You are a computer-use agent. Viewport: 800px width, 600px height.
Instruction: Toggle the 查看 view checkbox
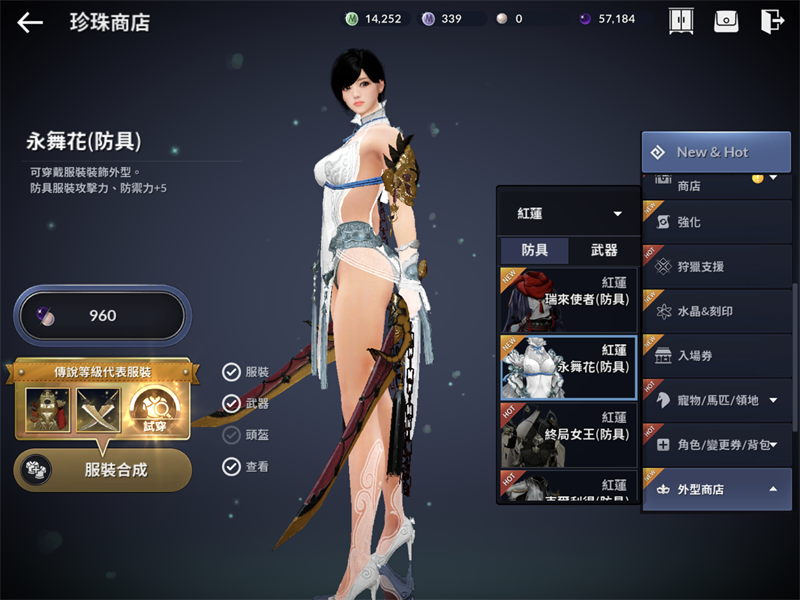232,466
